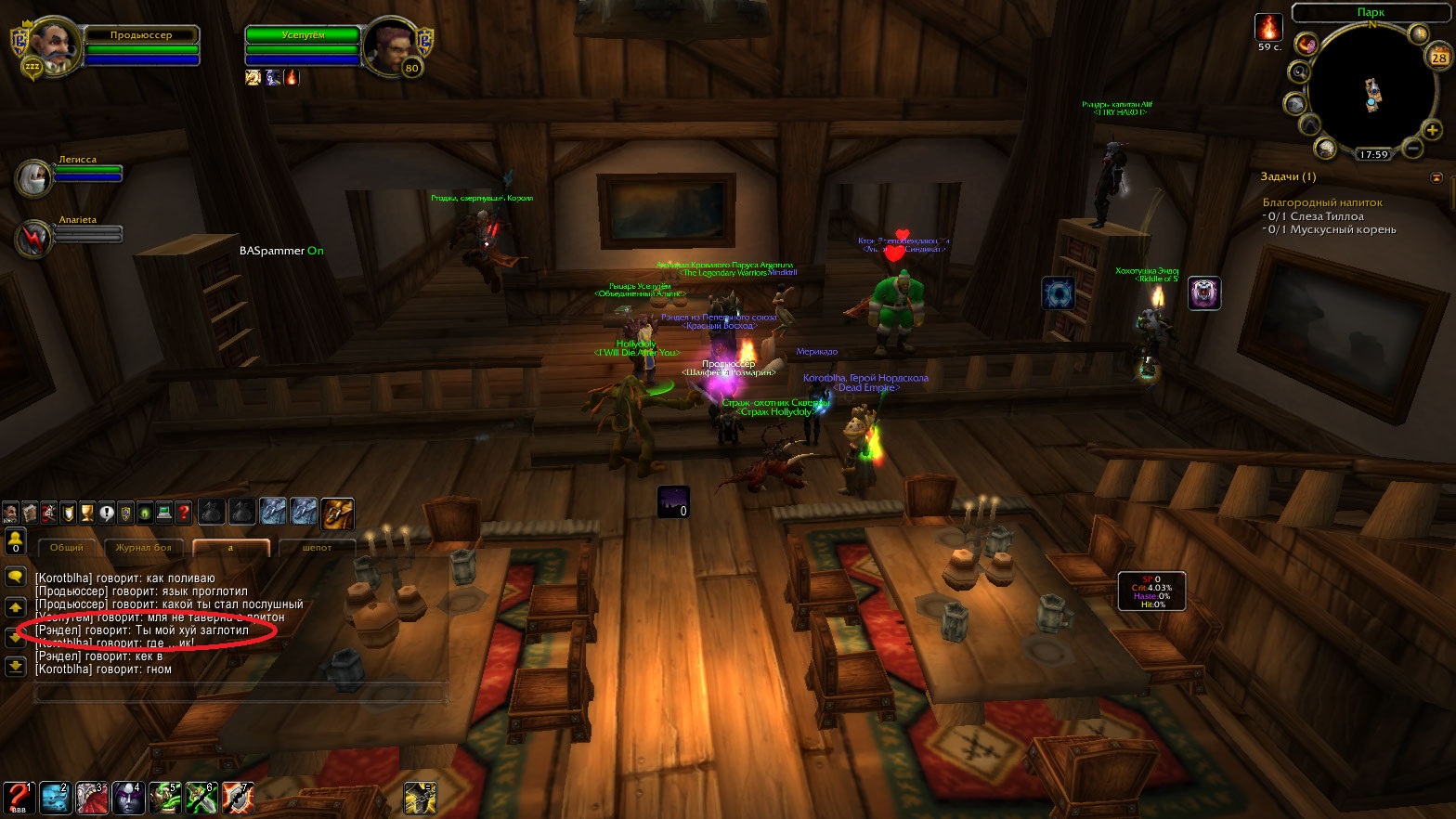This screenshot has width=1456, height=819.
Task: Click the chat scroll-up arrow button
Action: click(15, 607)
